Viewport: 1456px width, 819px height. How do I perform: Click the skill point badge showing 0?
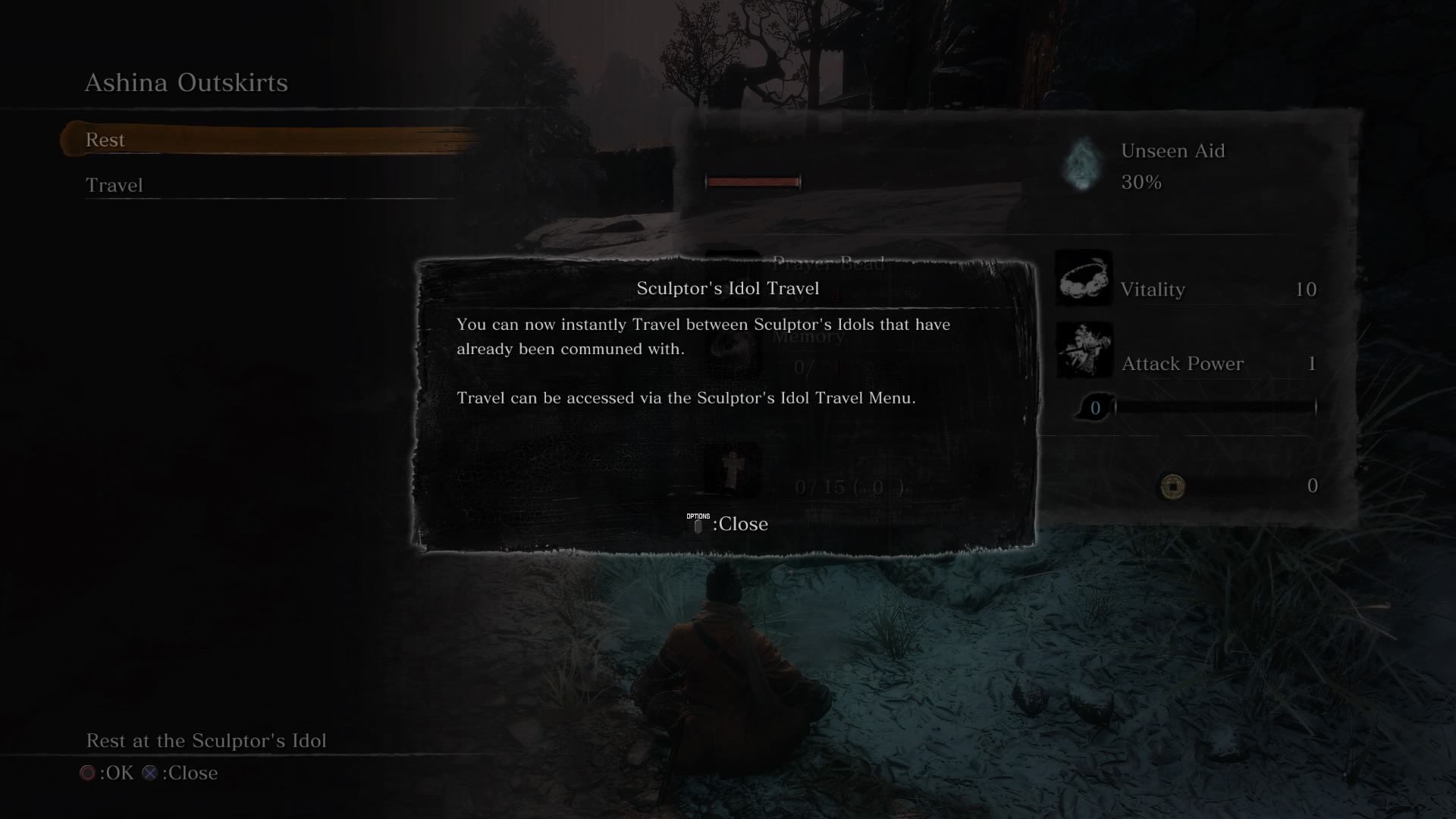[x=1095, y=406]
